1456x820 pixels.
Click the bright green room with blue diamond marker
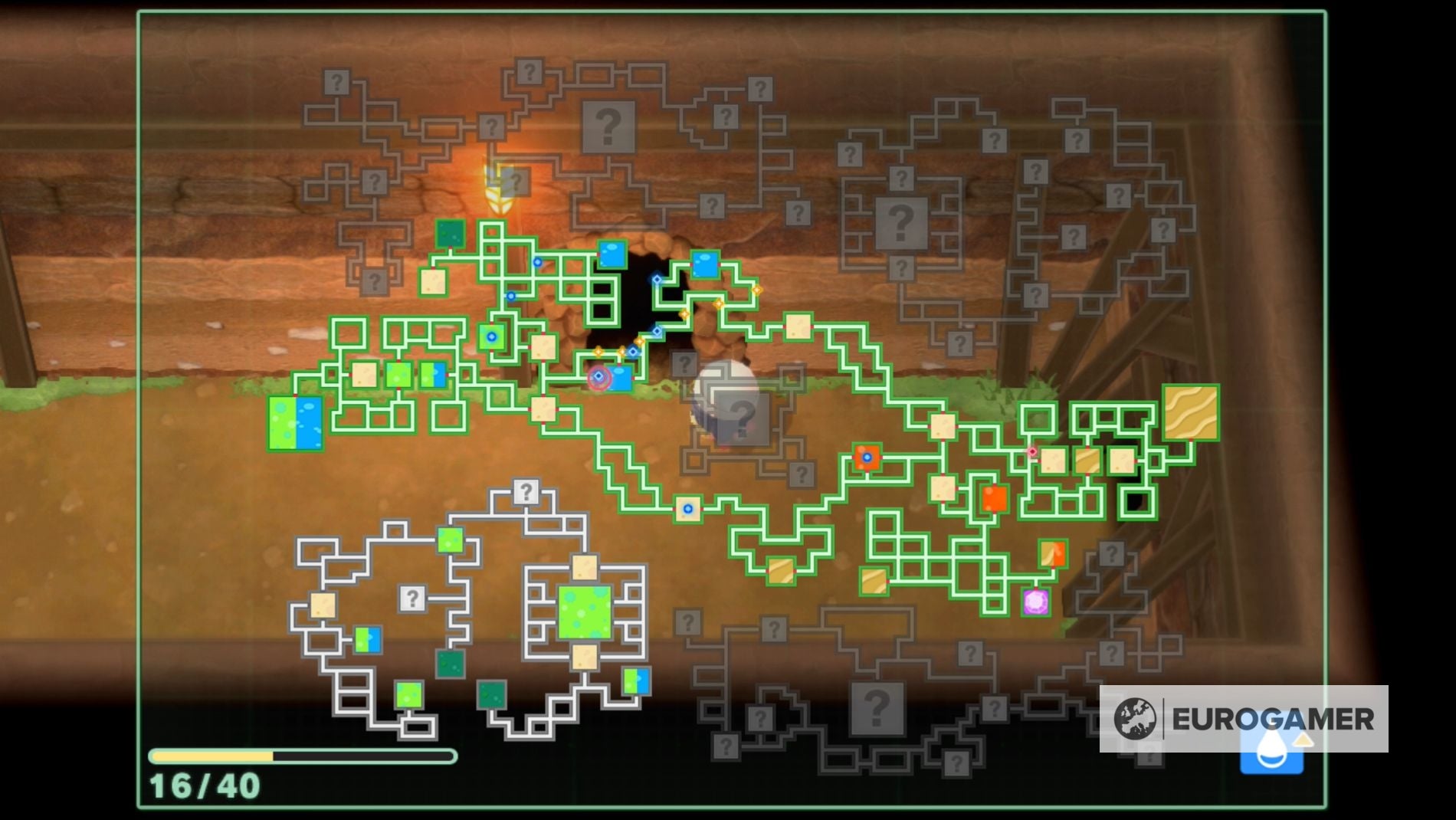point(492,336)
